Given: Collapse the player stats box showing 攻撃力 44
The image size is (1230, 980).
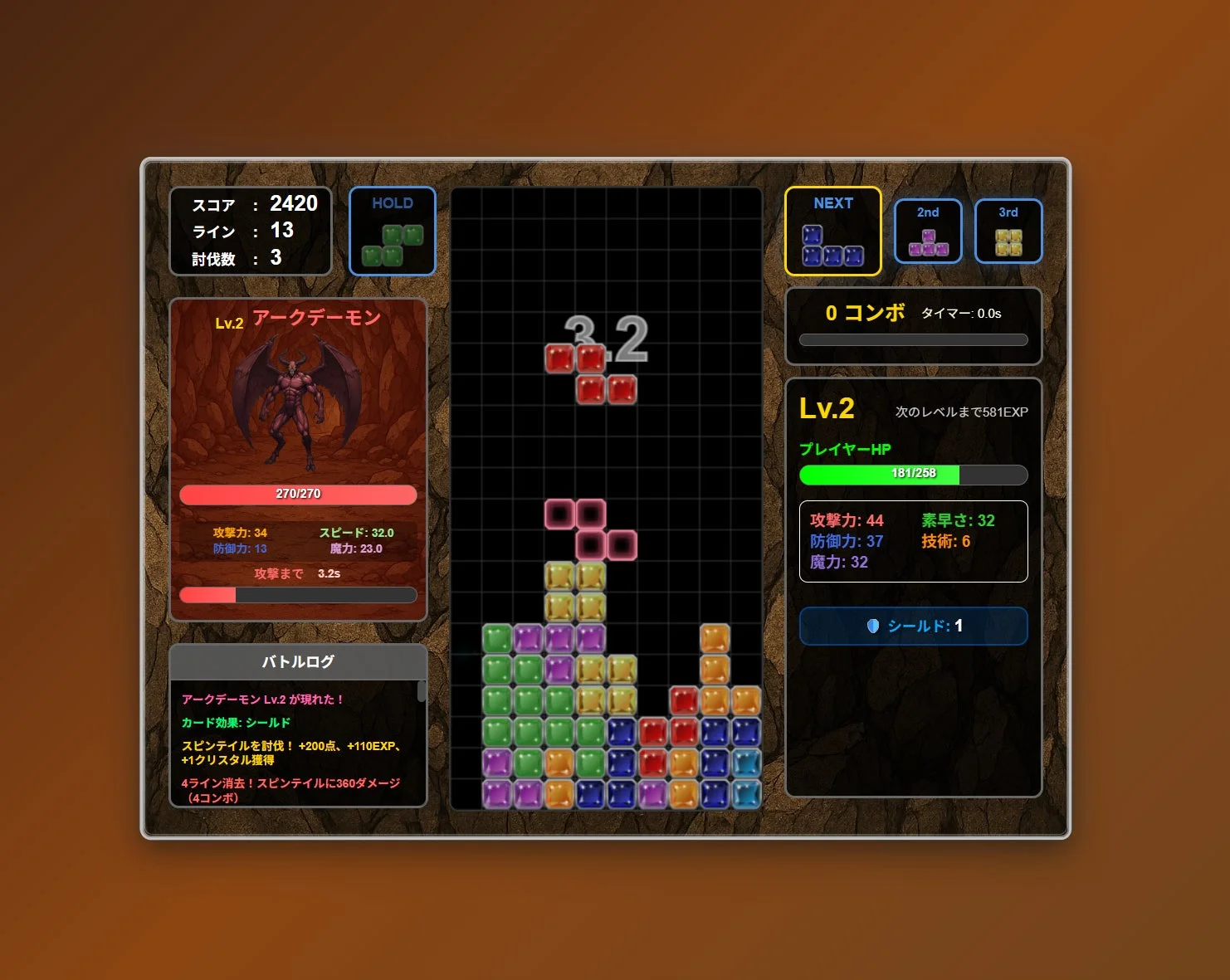Looking at the screenshot, I should point(913,542).
